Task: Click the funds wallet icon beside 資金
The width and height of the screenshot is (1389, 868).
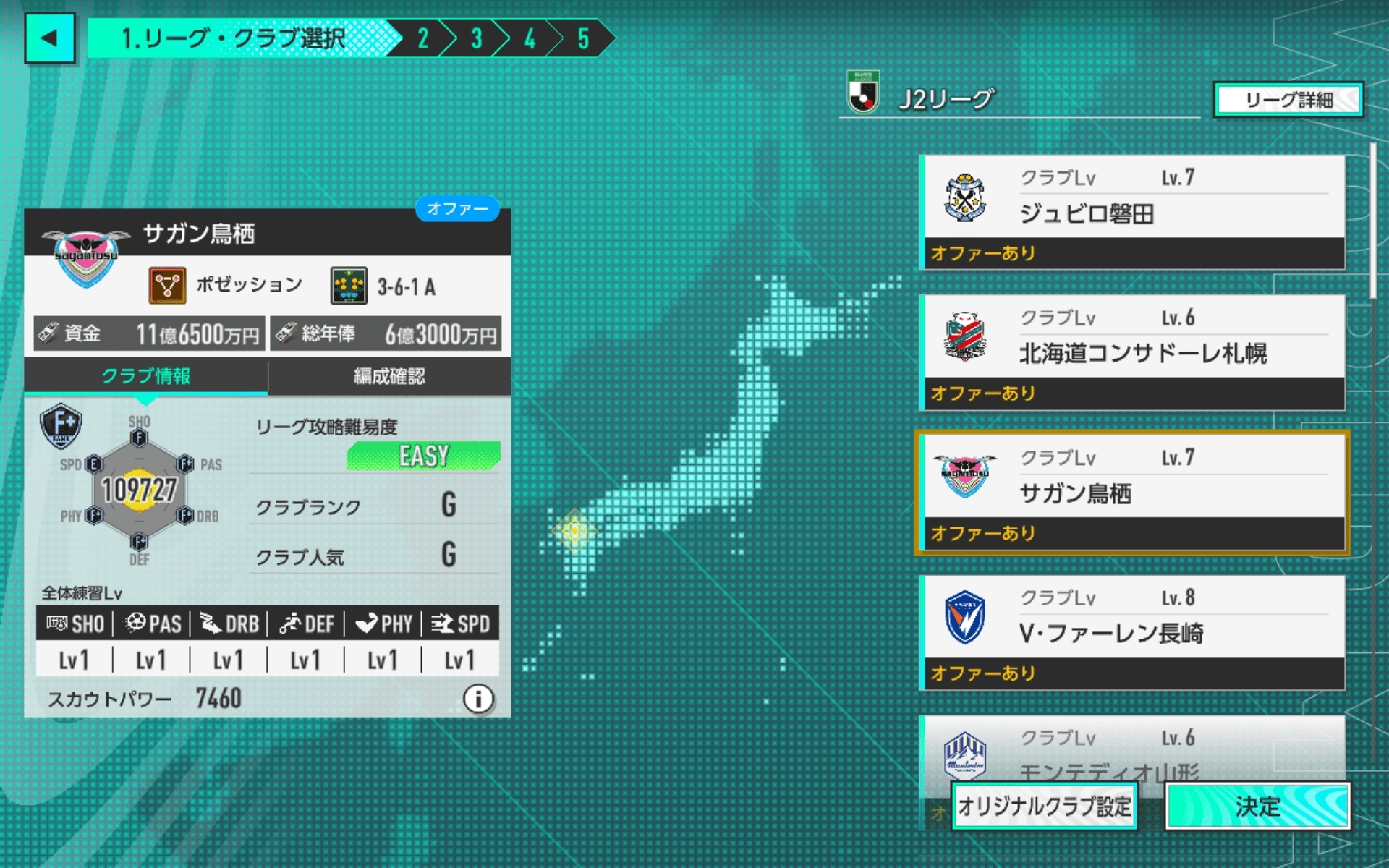Action: pyautogui.click(x=49, y=333)
